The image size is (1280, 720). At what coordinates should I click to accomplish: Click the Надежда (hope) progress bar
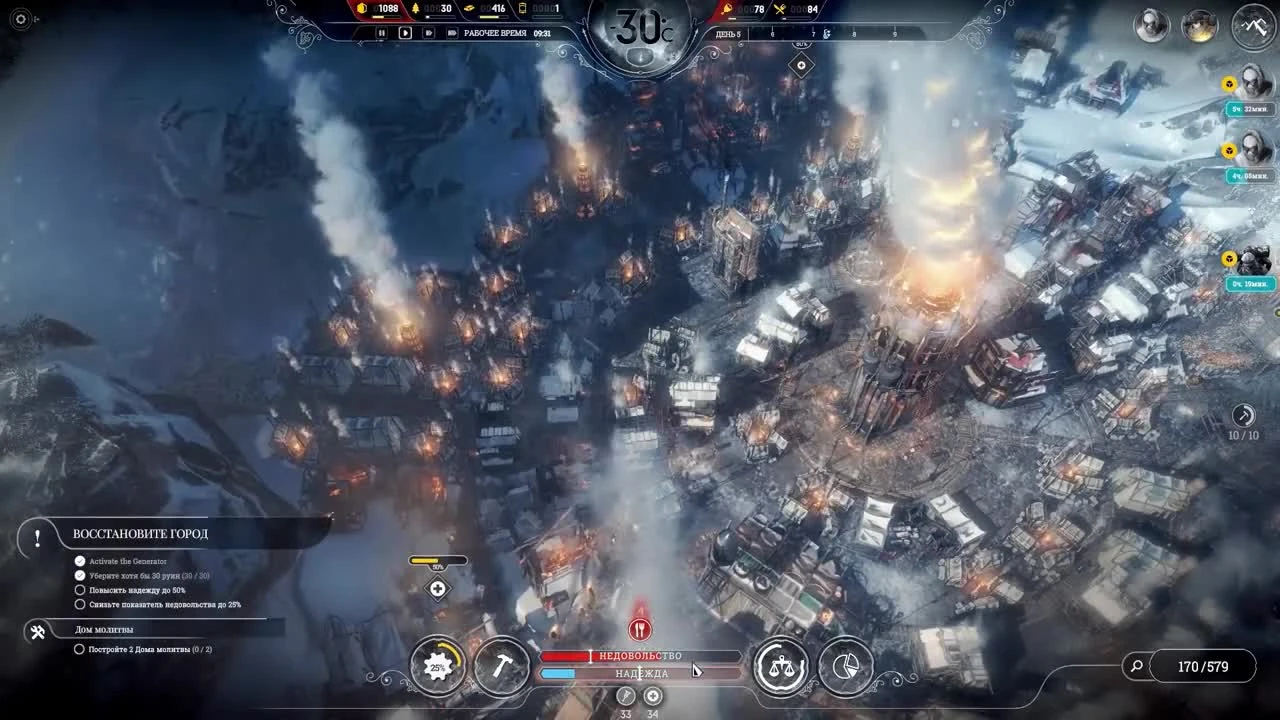click(640, 673)
